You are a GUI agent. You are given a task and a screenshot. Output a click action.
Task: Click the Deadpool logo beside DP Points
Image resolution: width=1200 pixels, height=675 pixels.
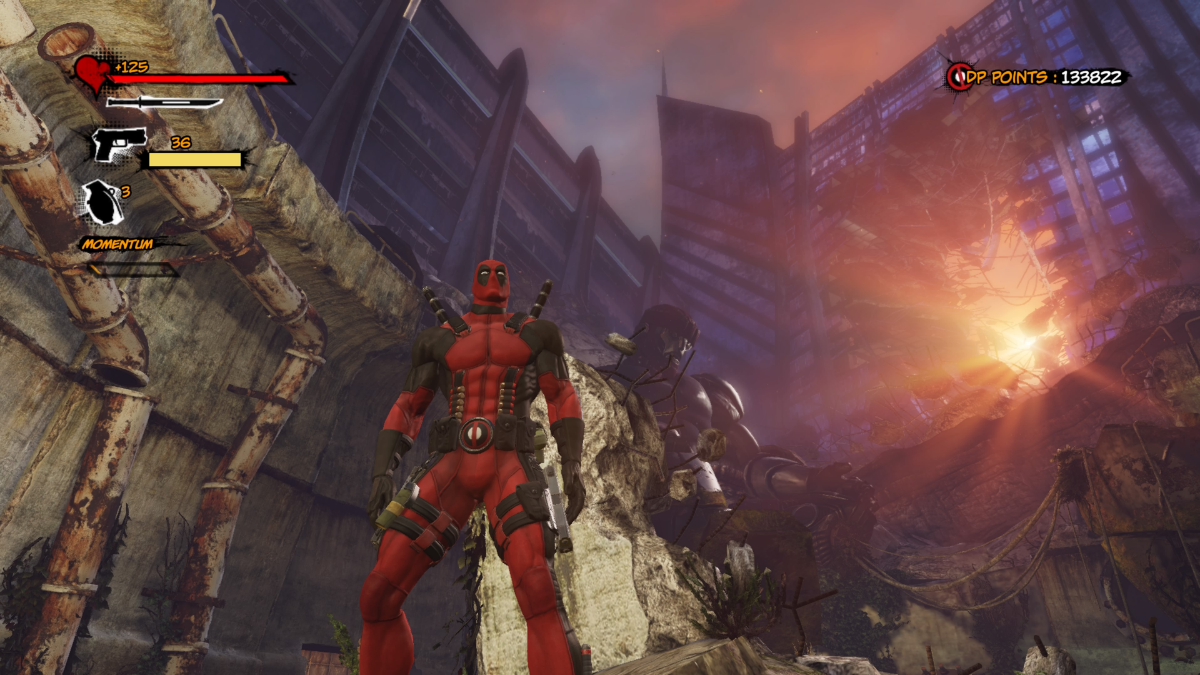961,77
